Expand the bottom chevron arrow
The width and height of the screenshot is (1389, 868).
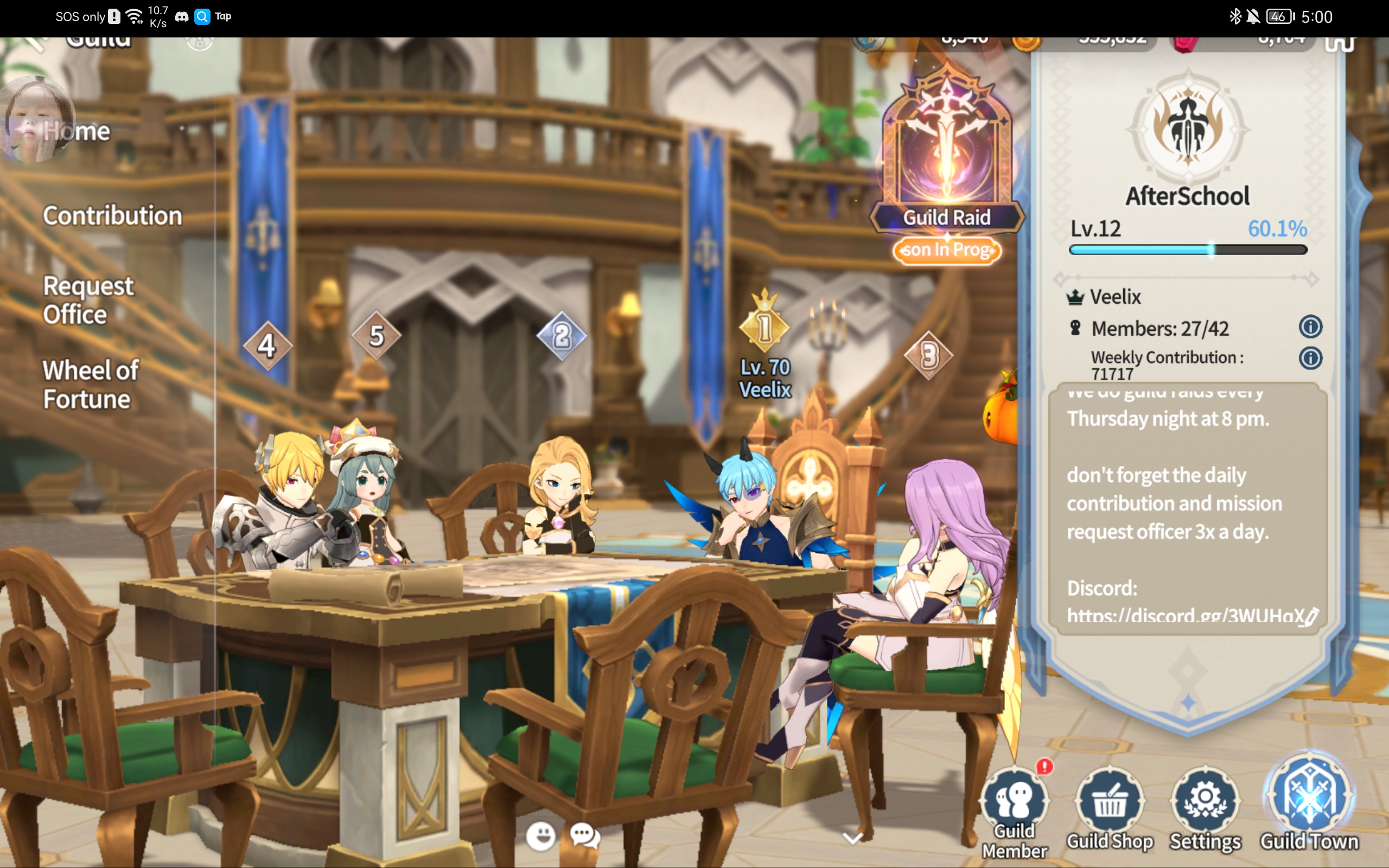(852, 838)
